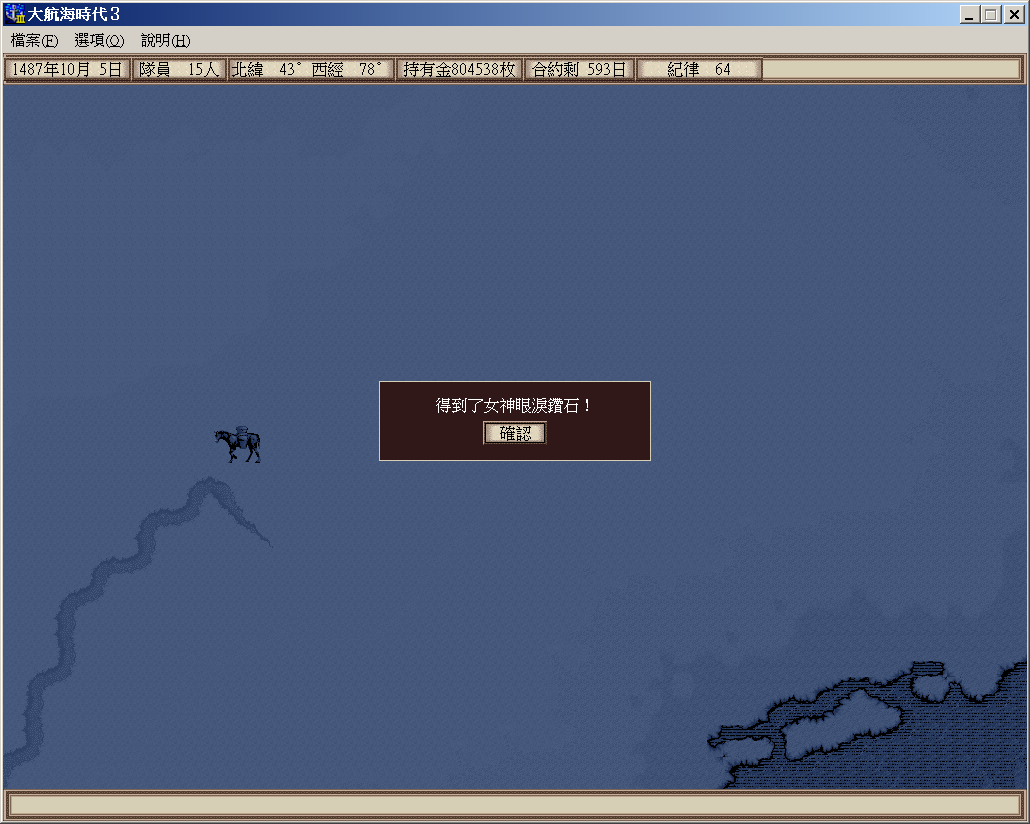Minimize the game window
Image resolution: width=1030 pixels, height=824 pixels.
pos(969,14)
